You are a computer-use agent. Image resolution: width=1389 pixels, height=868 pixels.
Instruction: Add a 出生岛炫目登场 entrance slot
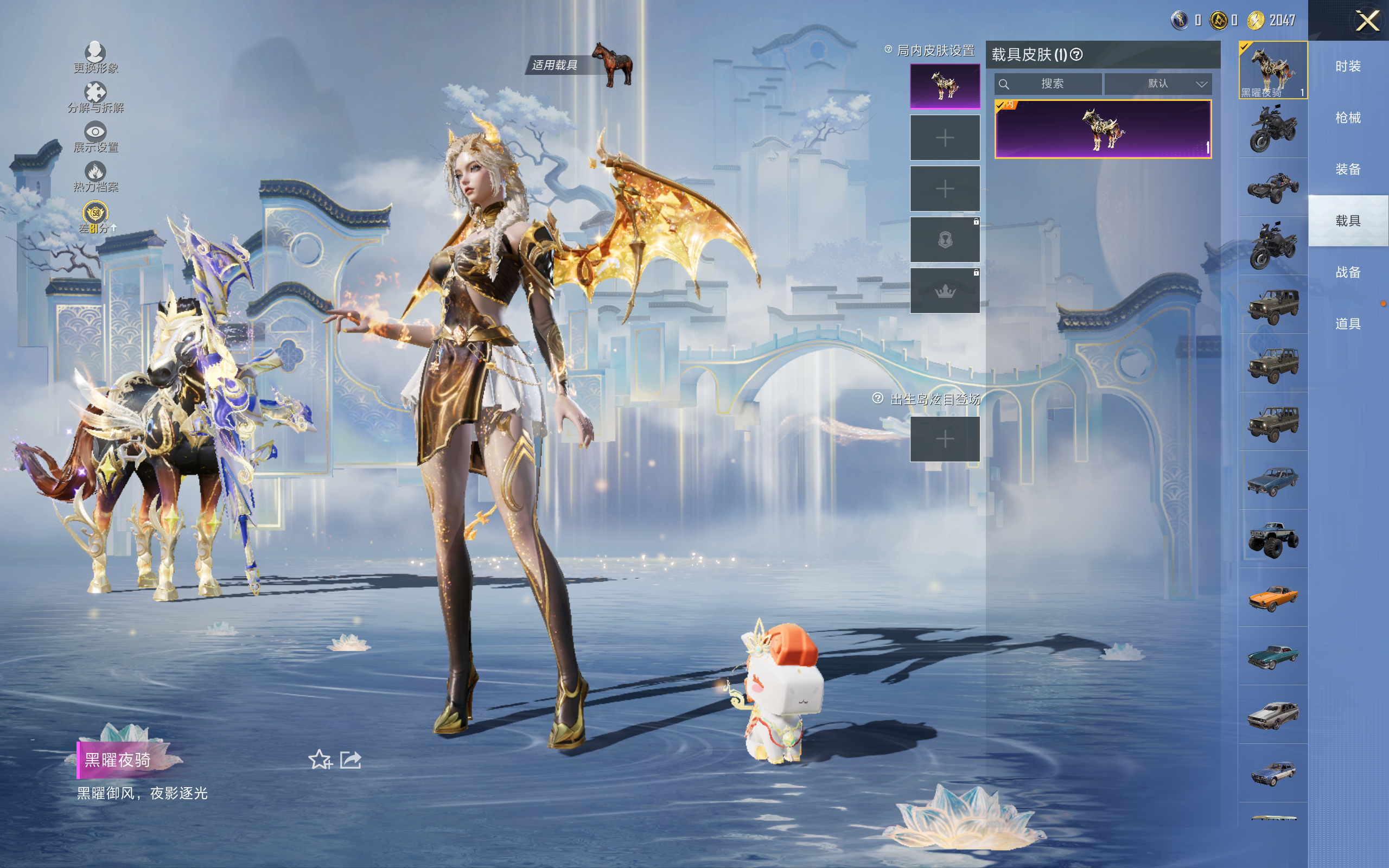944,439
